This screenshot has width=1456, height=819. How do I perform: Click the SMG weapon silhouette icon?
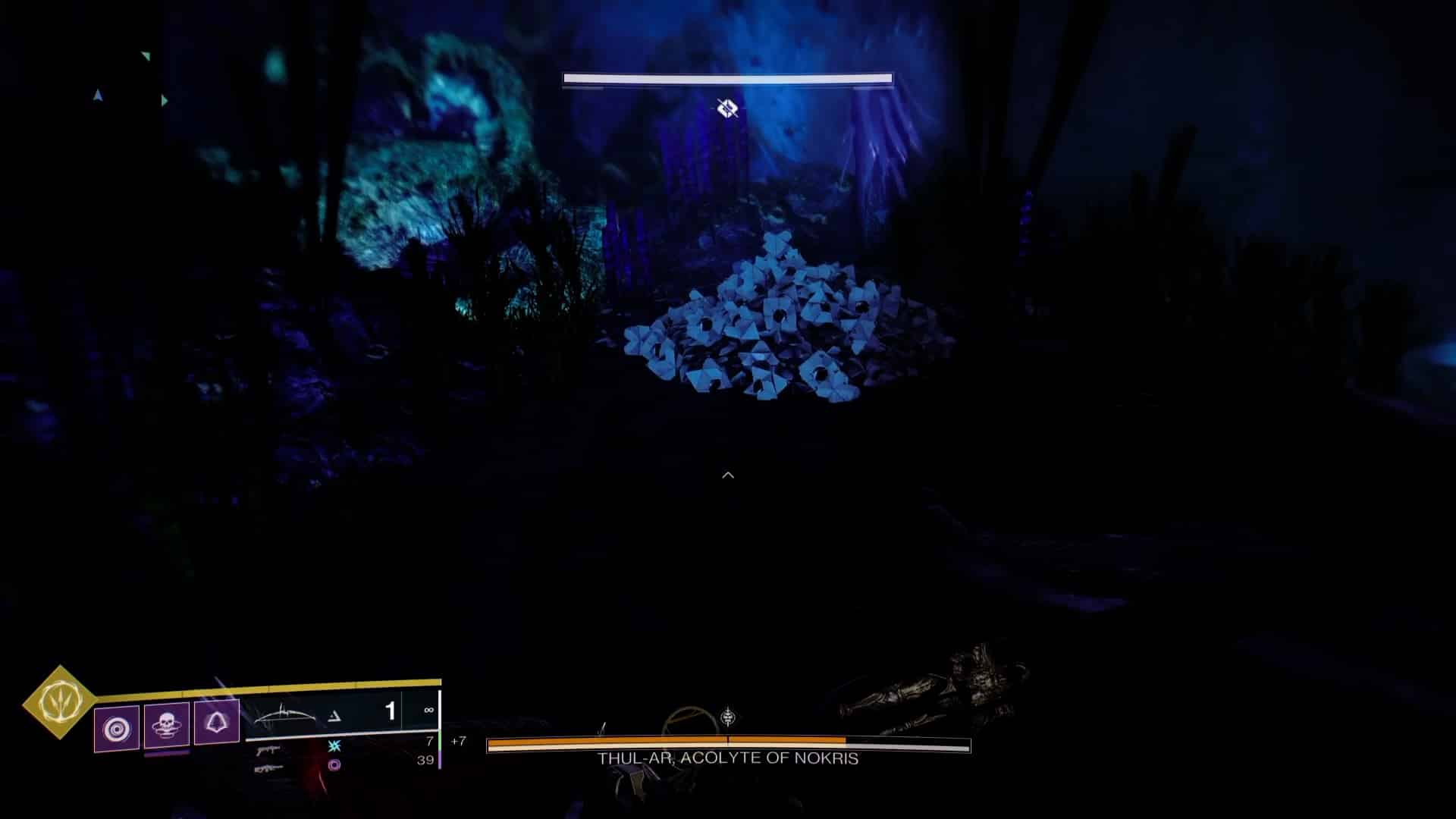pos(267,752)
